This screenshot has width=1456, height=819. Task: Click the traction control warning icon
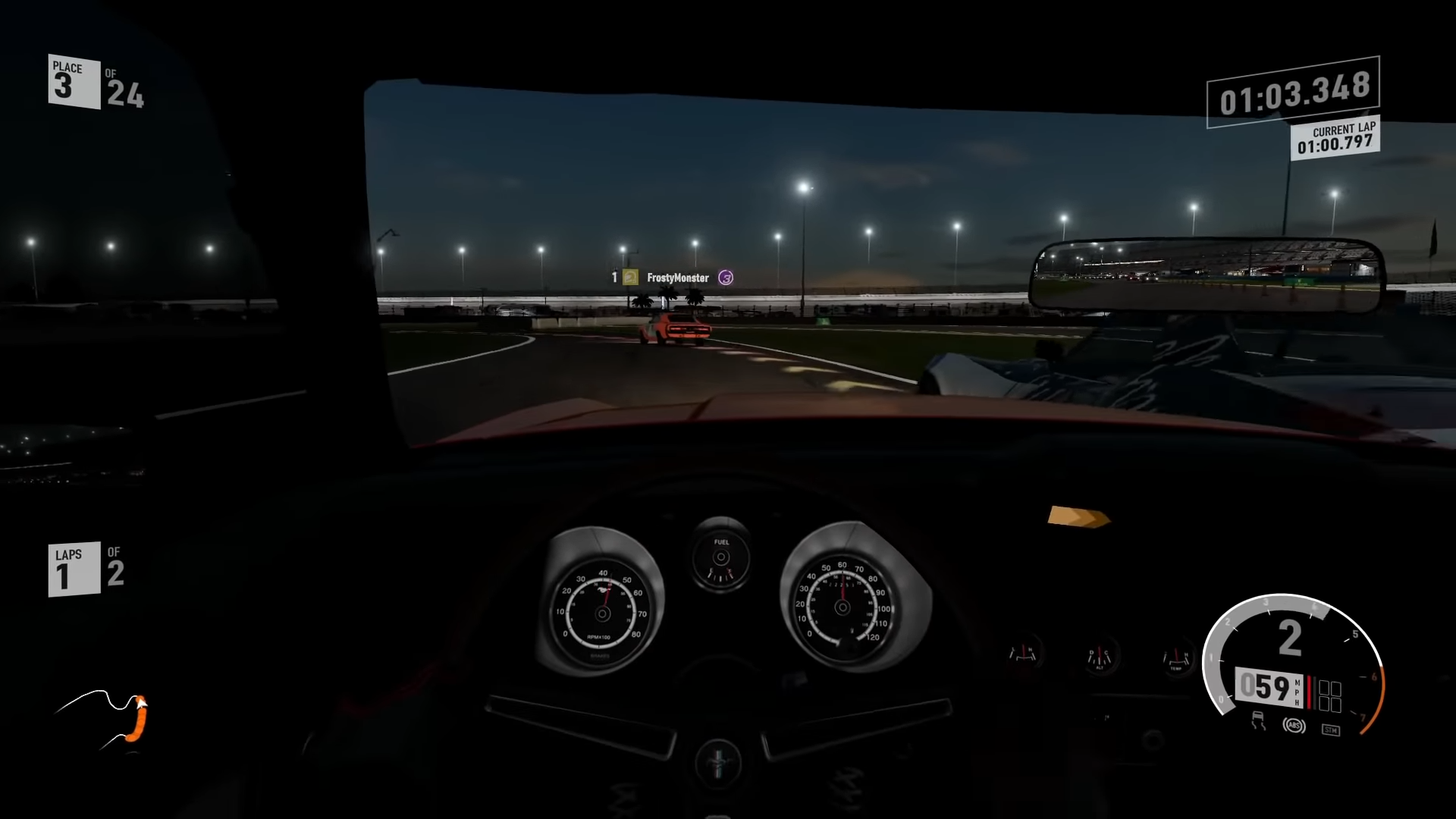[1259, 723]
